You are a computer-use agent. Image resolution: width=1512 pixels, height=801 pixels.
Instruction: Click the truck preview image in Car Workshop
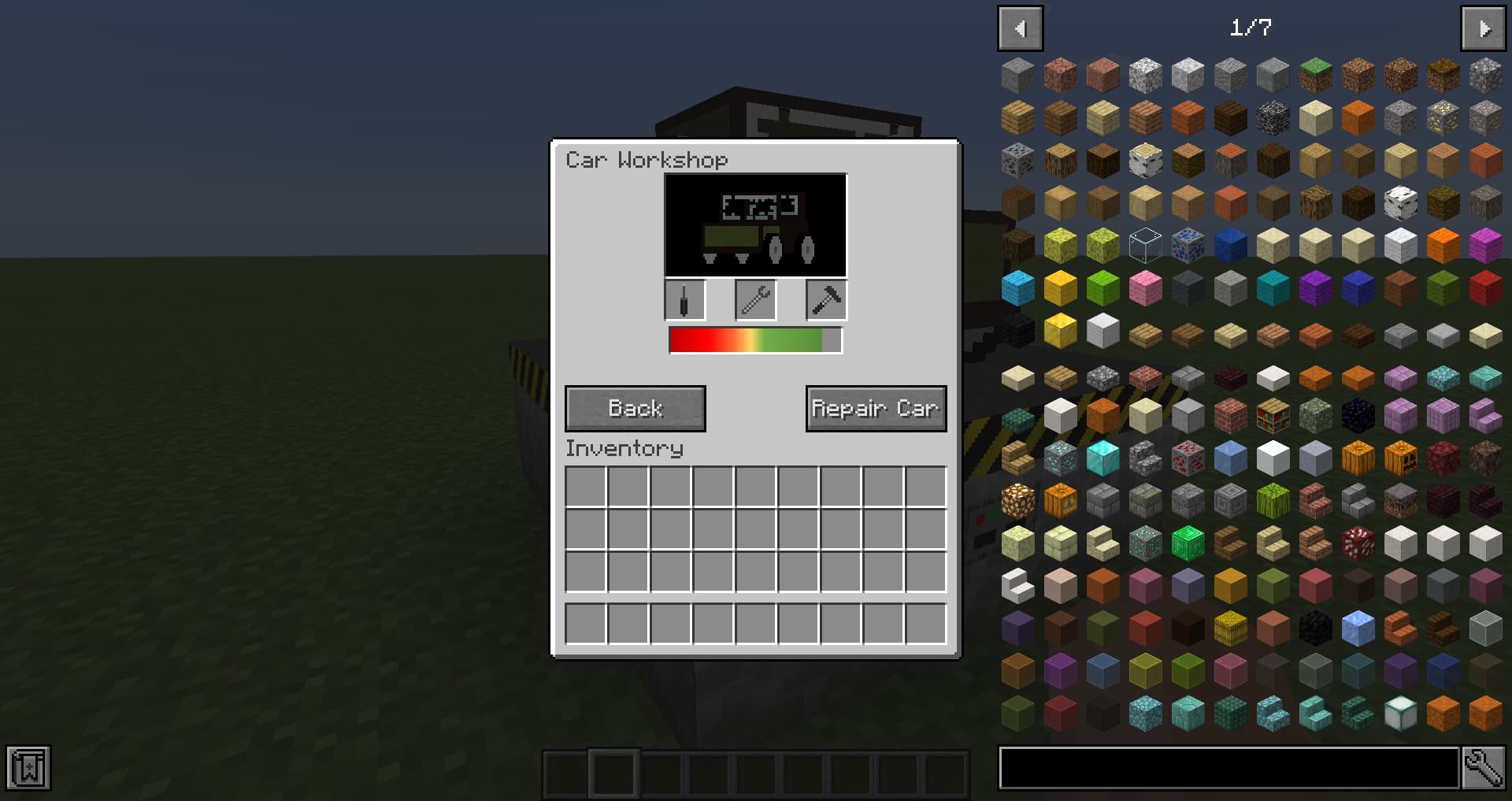[x=754, y=225]
